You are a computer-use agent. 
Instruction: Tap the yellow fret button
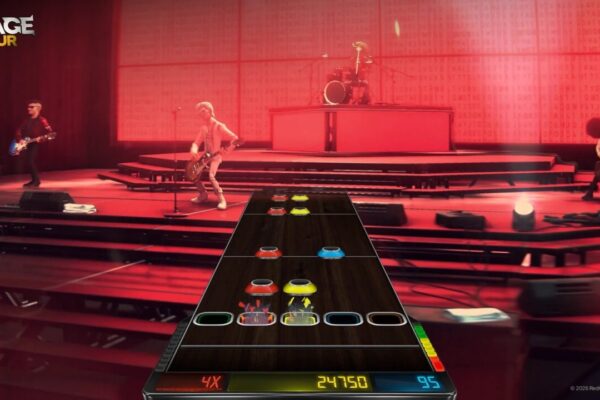click(300, 318)
